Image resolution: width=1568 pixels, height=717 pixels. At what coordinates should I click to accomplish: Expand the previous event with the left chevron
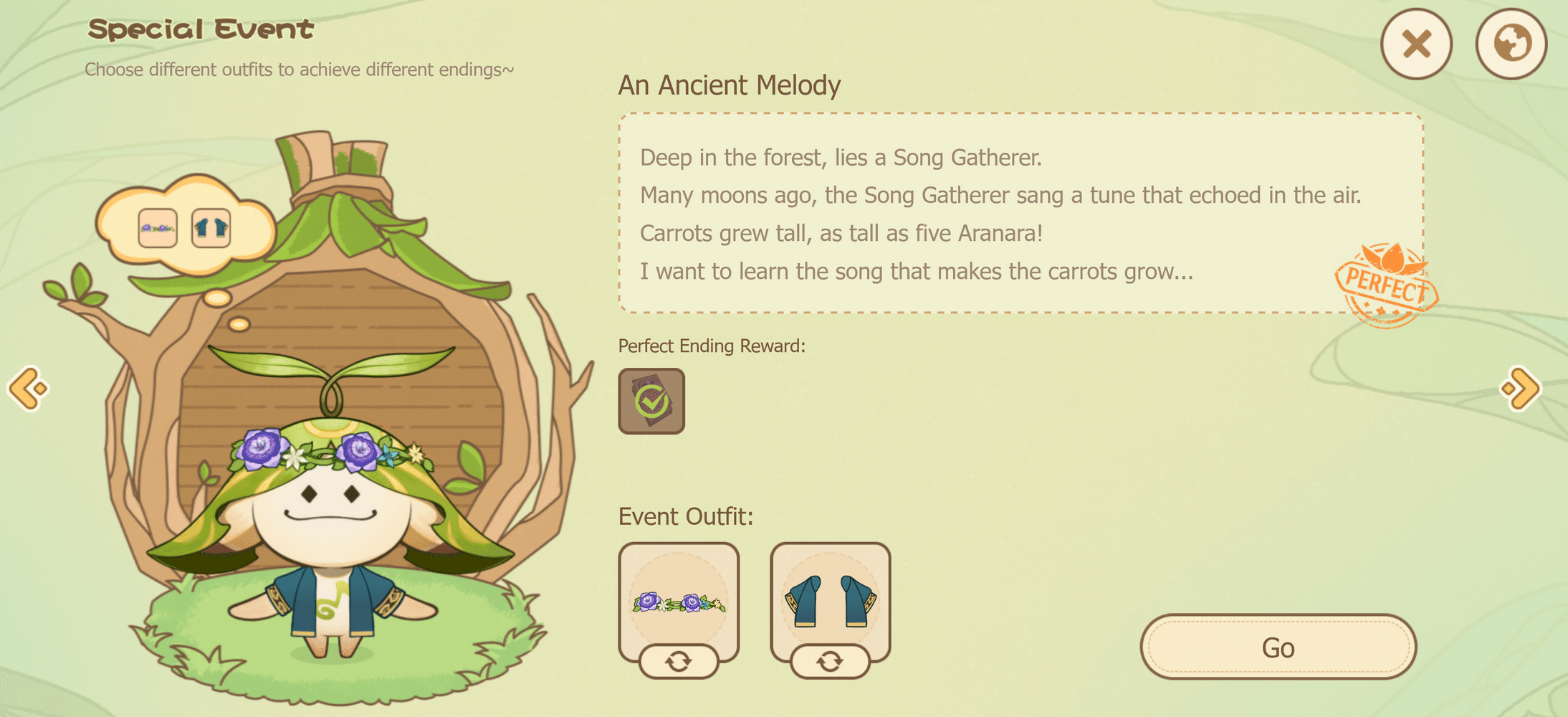click(x=27, y=386)
